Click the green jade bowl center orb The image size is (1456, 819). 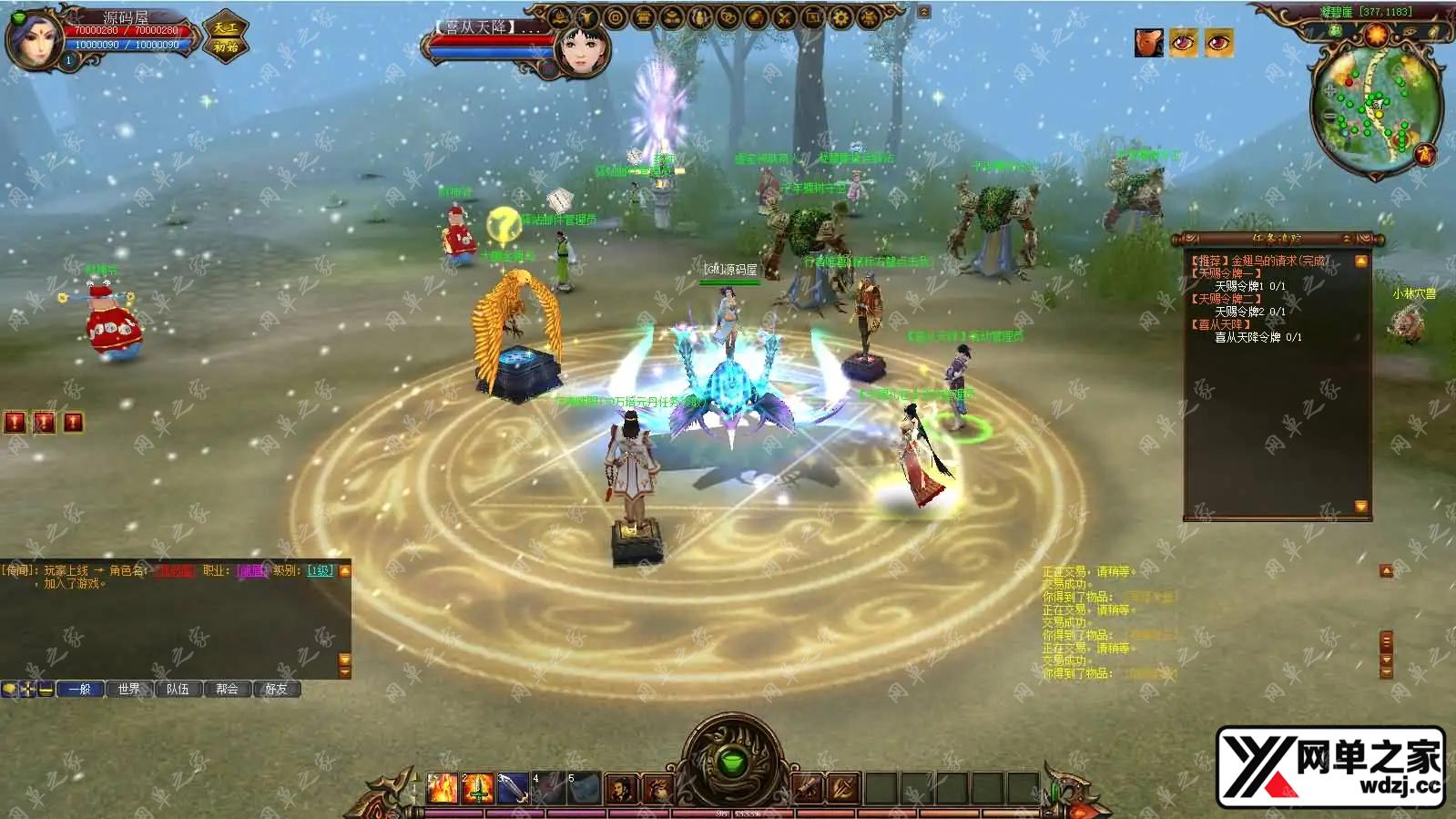tap(728, 760)
